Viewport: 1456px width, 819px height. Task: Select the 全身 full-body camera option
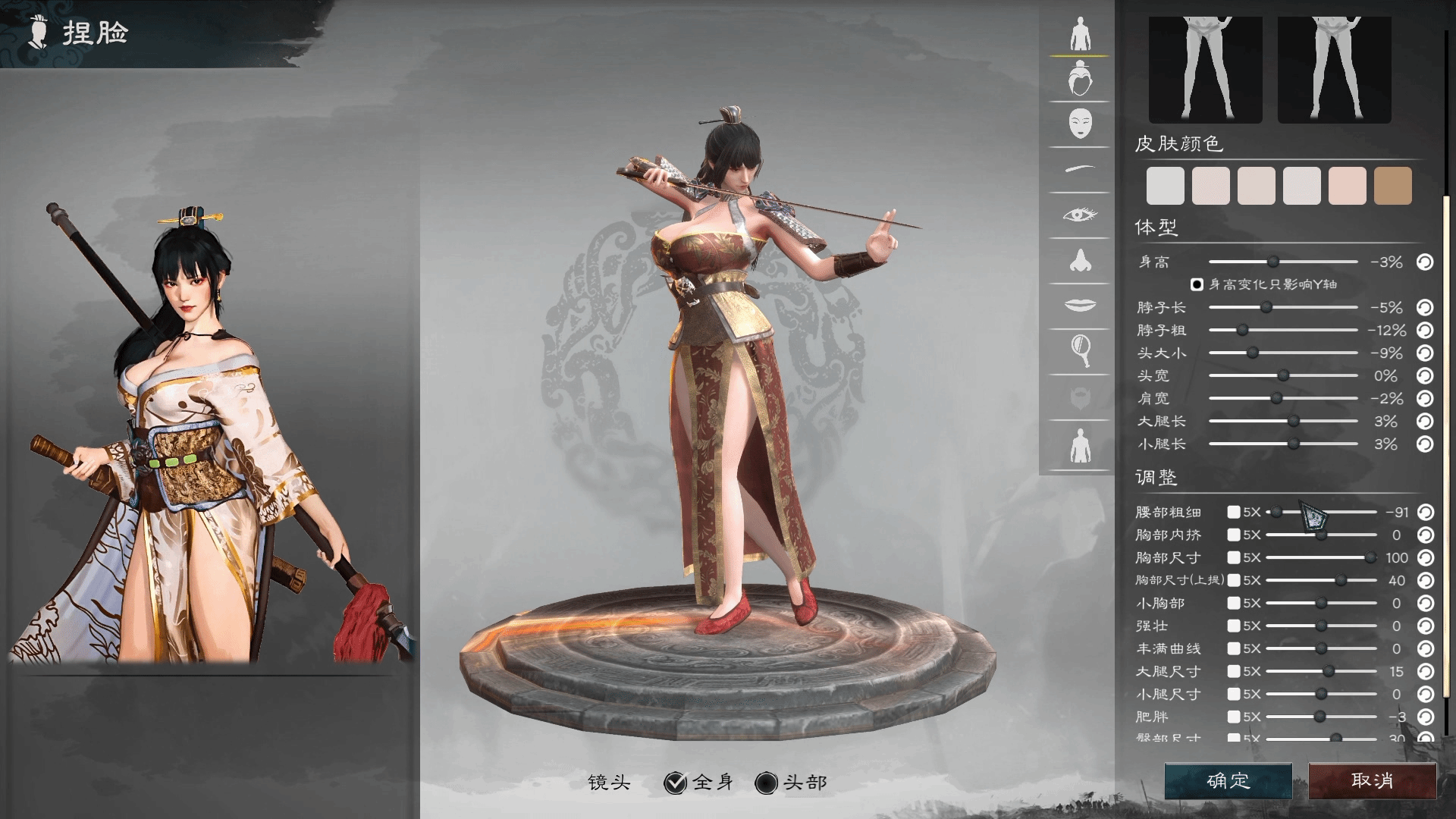[x=675, y=783]
